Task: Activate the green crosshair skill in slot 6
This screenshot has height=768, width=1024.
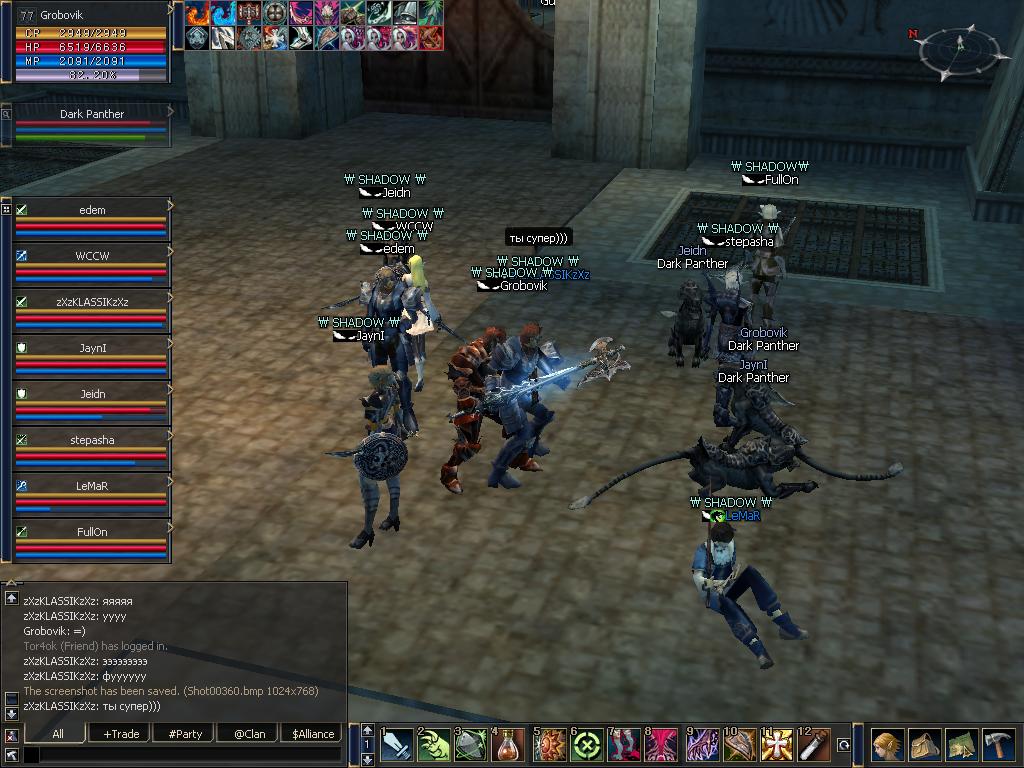Action: [587, 745]
